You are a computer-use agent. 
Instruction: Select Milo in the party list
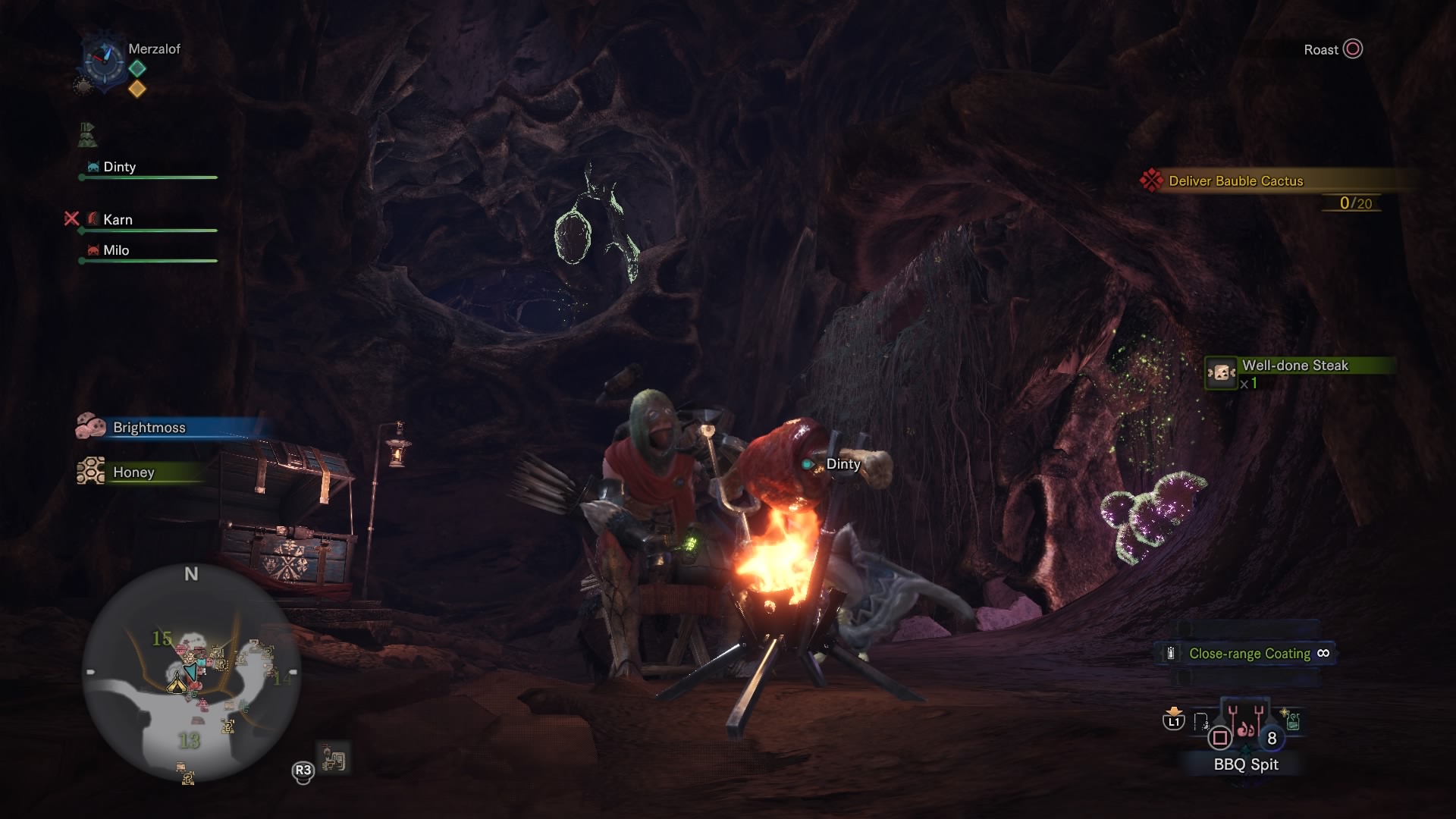116,250
